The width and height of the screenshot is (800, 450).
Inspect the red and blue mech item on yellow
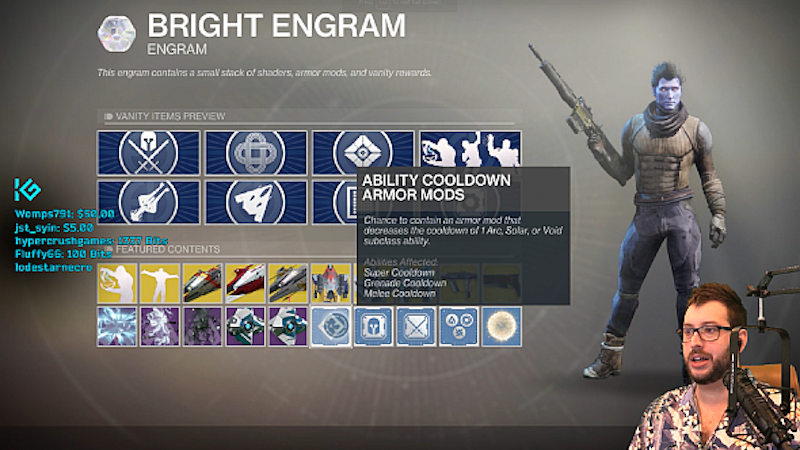(330, 283)
